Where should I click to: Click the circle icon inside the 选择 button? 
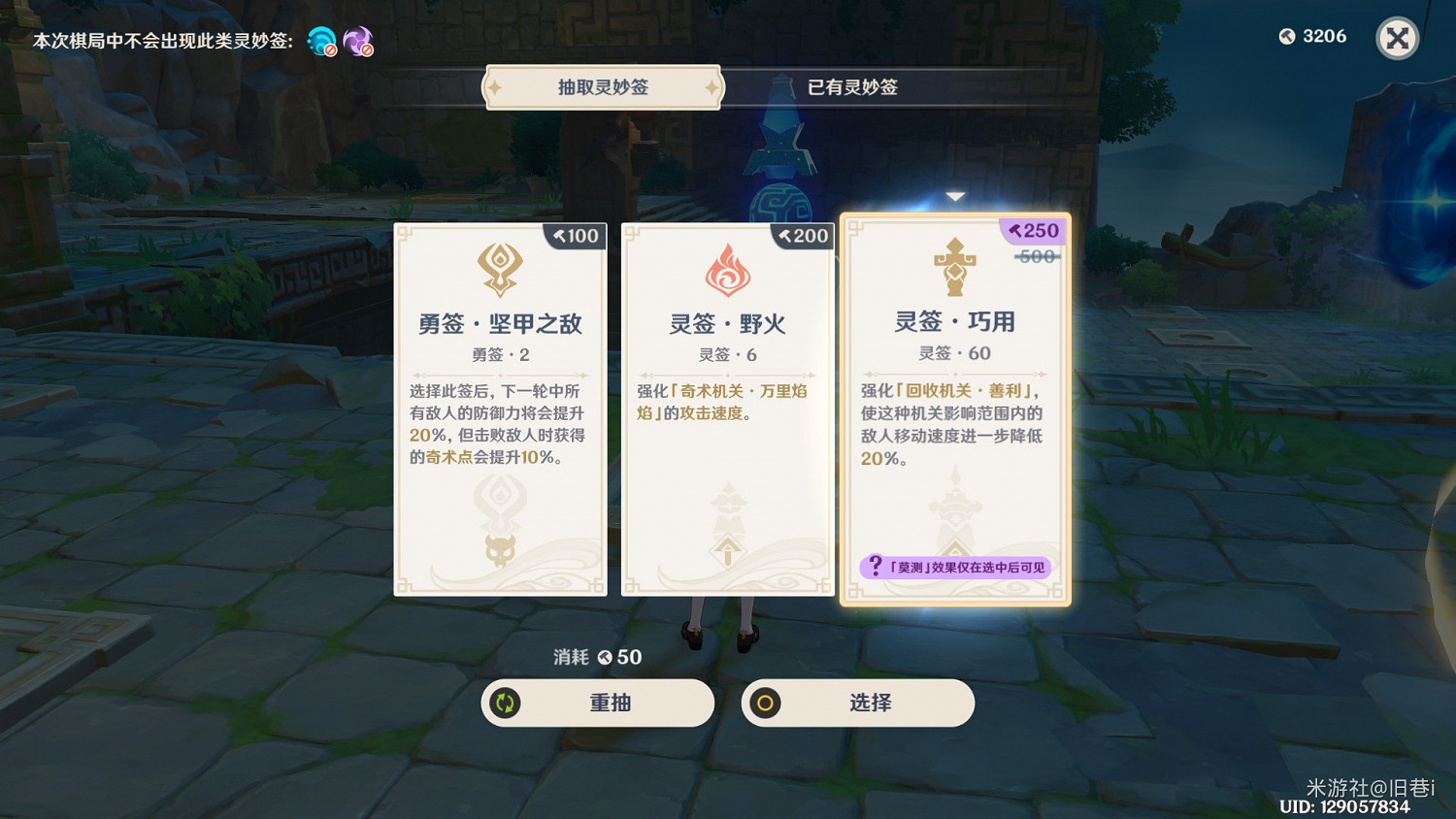coord(766,704)
